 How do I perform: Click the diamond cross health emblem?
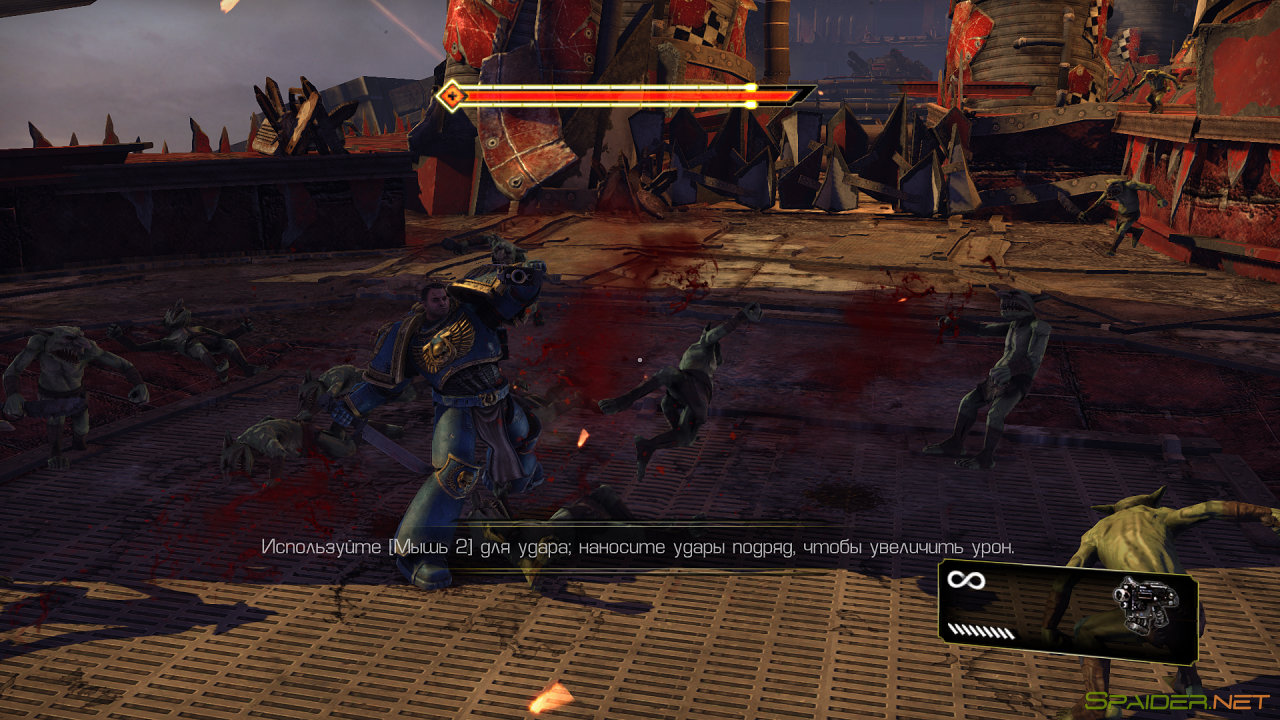point(453,97)
